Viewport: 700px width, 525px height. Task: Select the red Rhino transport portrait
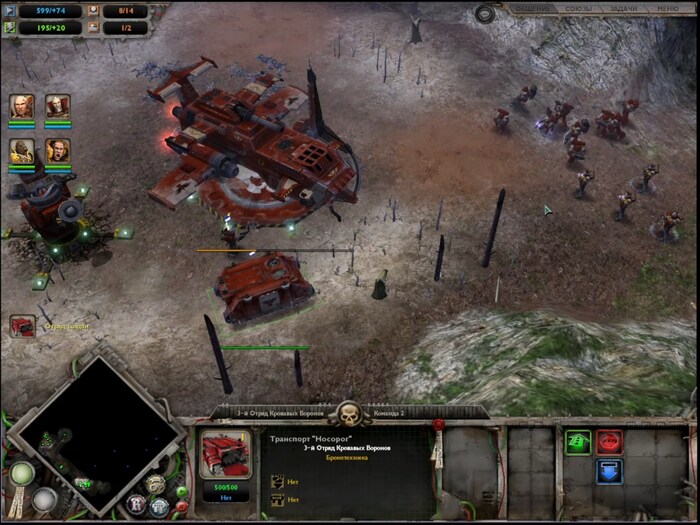[x=225, y=457]
